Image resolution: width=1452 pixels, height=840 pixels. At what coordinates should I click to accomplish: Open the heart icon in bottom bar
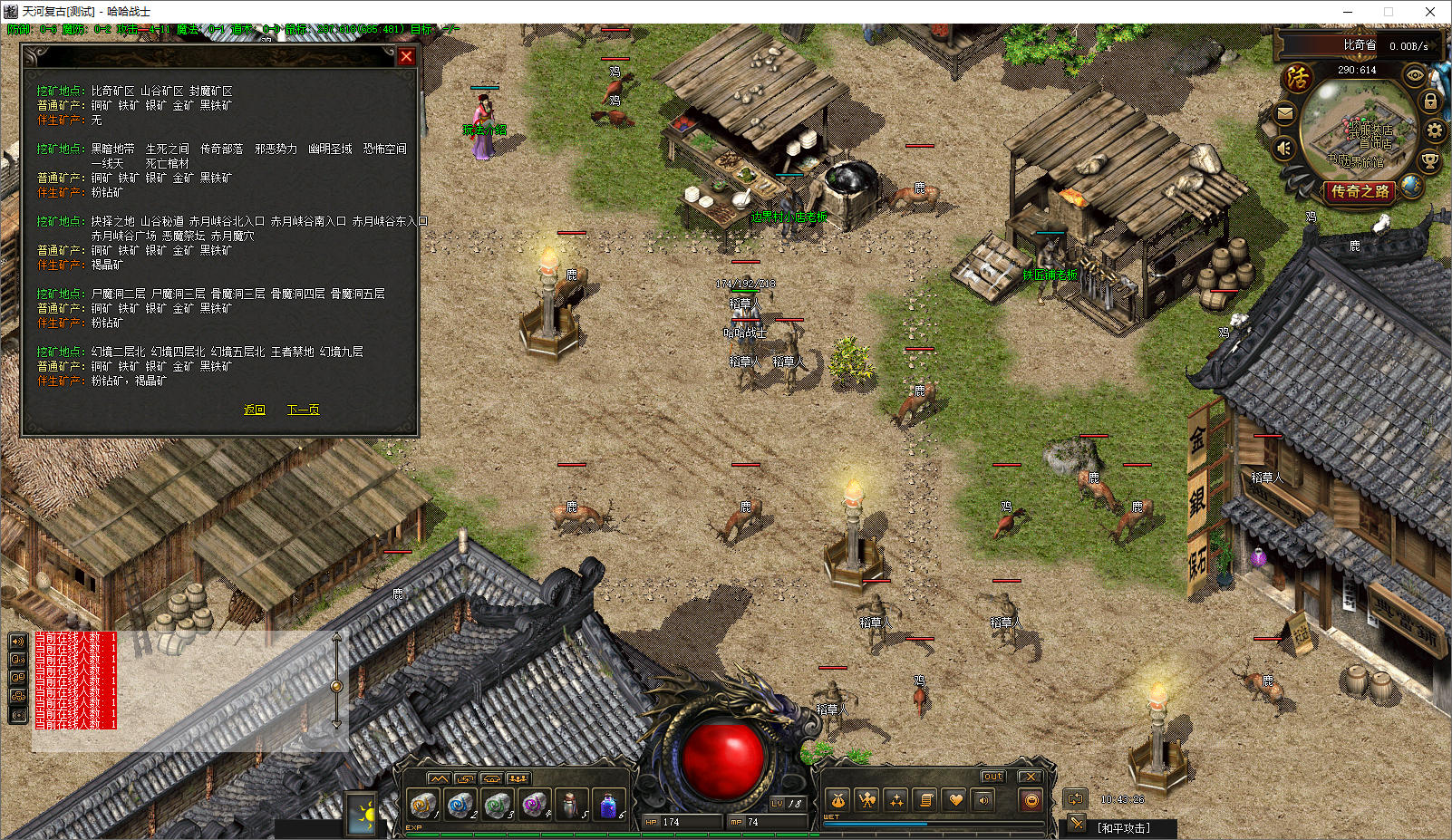pos(954,800)
